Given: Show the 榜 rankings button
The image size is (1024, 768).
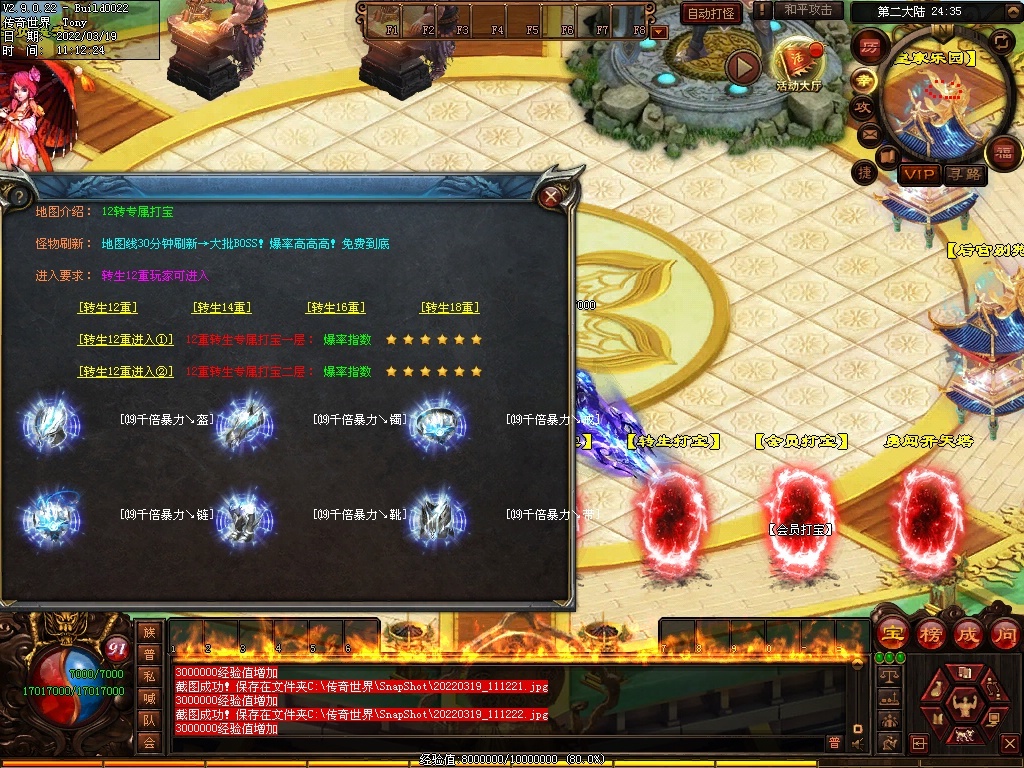Looking at the screenshot, I should 930,635.
